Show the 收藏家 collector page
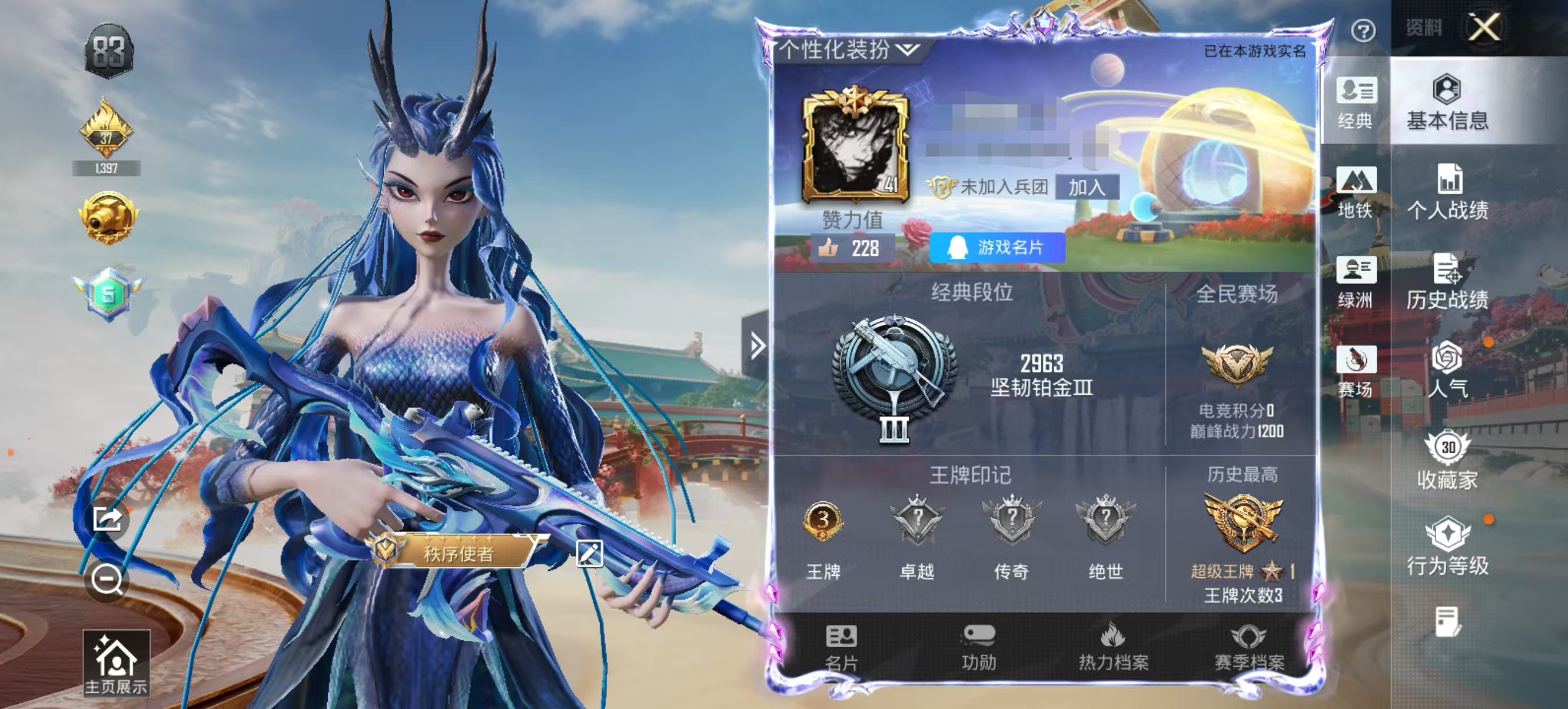 pos(1447,461)
